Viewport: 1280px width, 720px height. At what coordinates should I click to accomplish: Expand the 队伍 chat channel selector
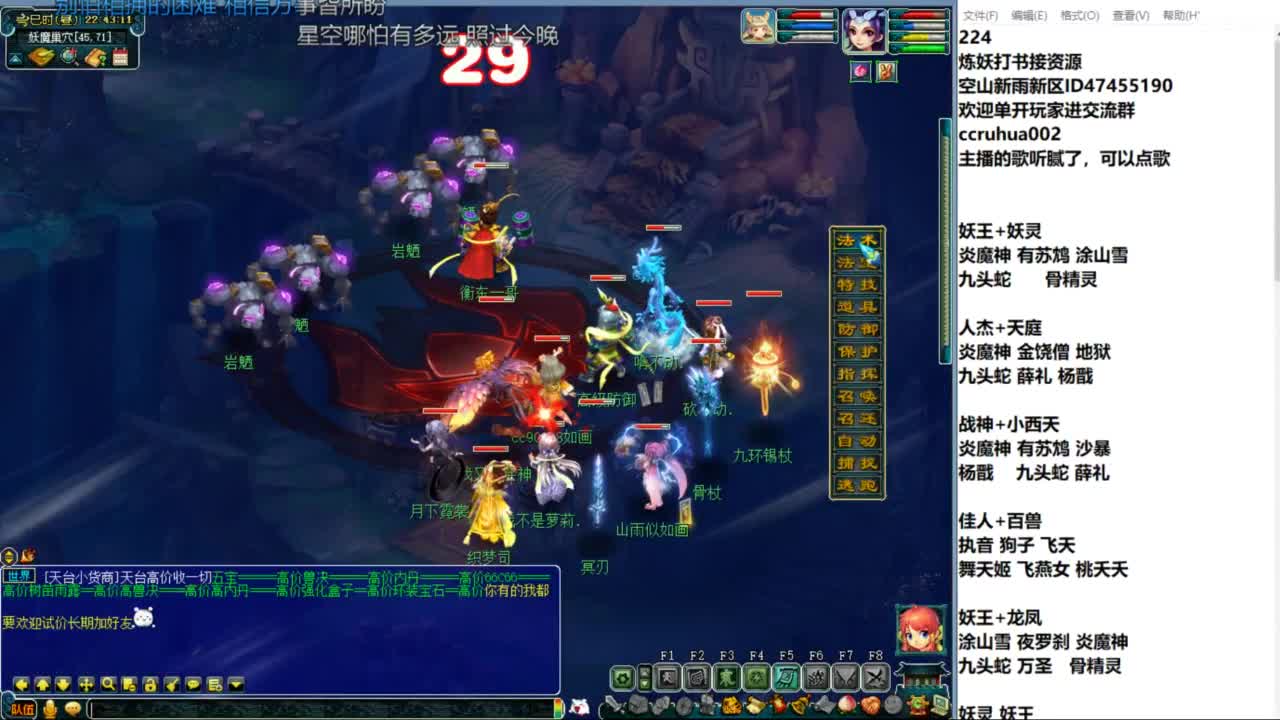point(22,709)
